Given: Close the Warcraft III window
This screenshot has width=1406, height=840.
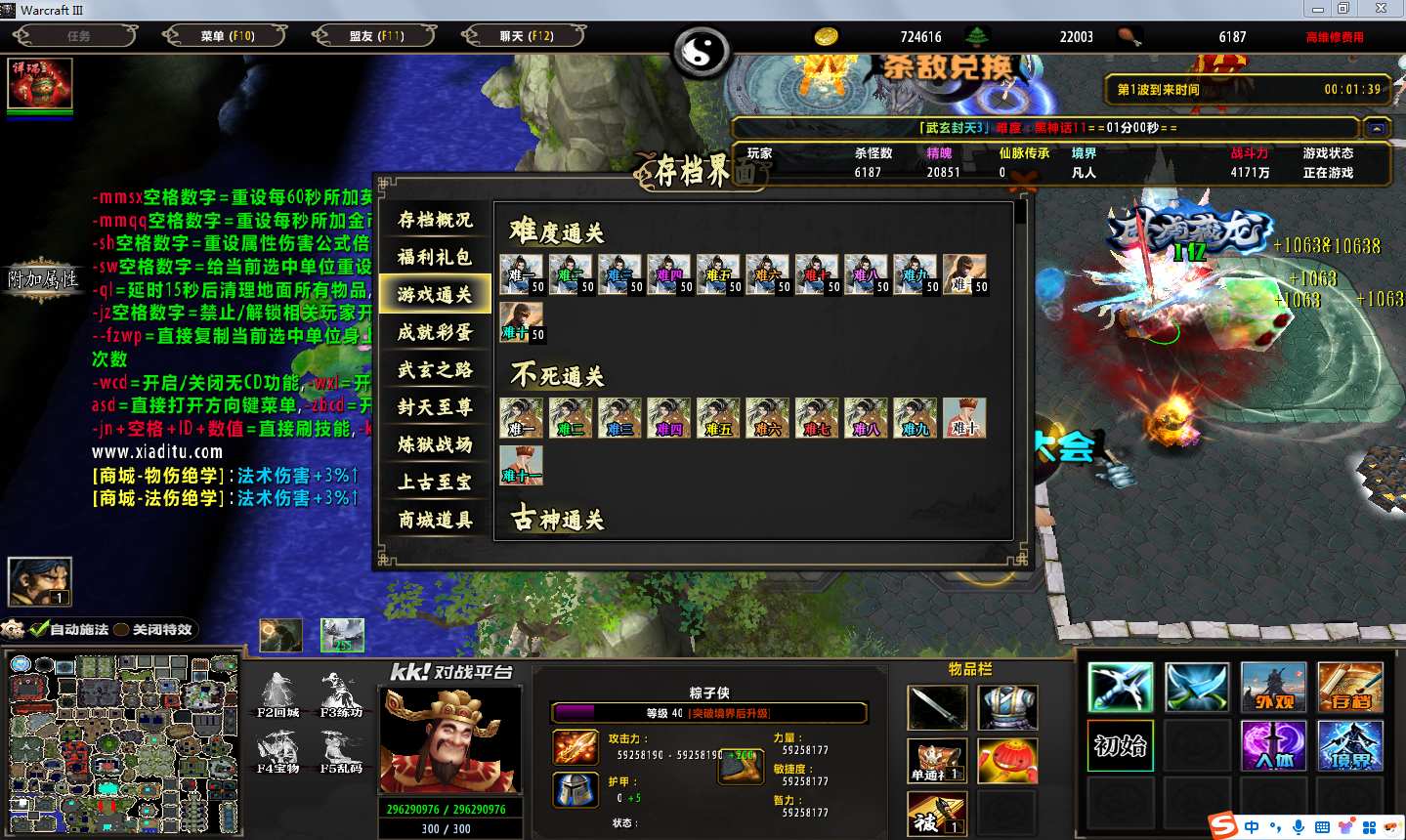Looking at the screenshot, I should coord(1381,9).
